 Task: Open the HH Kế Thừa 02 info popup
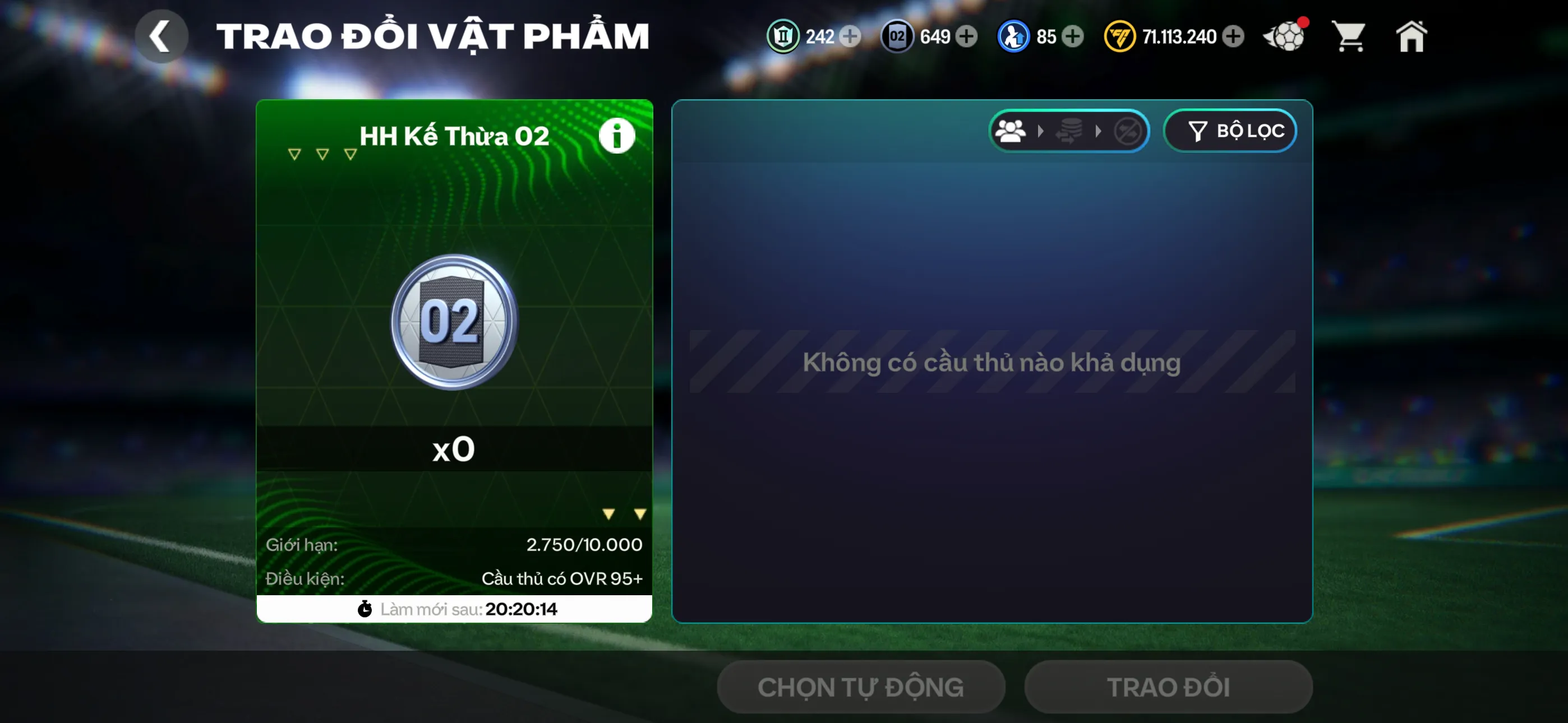point(617,135)
